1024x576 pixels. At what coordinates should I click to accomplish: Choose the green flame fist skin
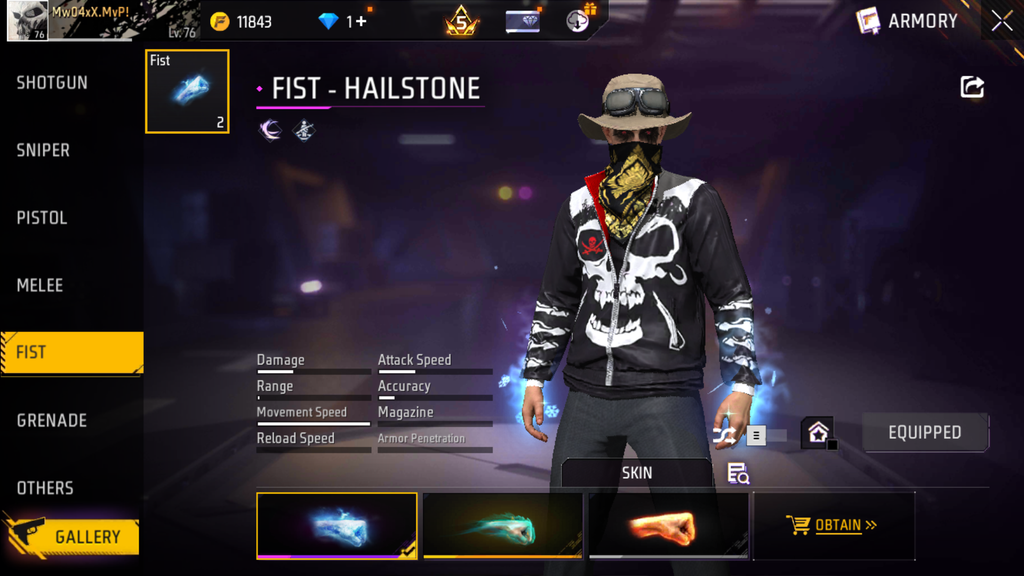pyautogui.click(x=503, y=526)
